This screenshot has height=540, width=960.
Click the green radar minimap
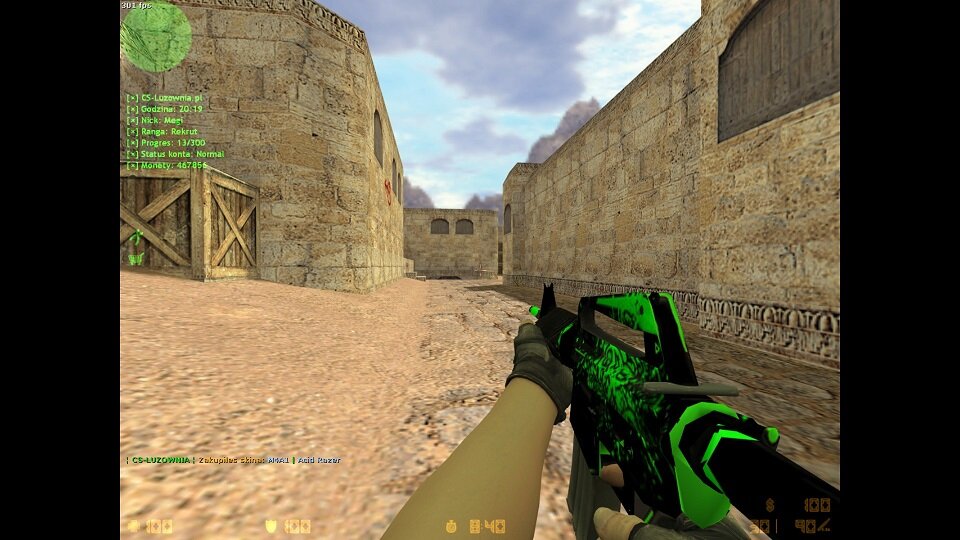[x=156, y=37]
